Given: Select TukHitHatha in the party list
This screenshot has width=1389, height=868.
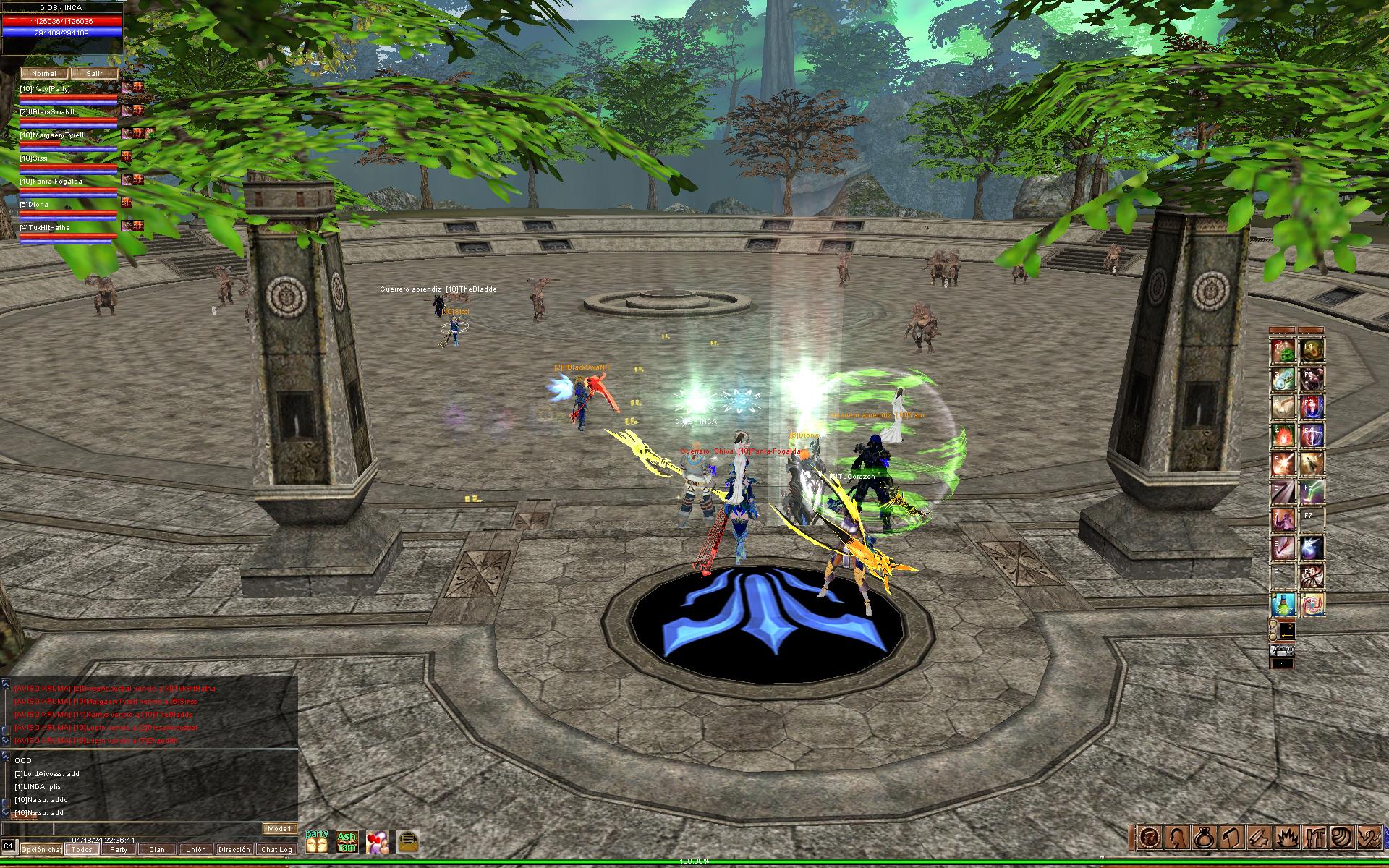Looking at the screenshot, I should click(45, 228).
